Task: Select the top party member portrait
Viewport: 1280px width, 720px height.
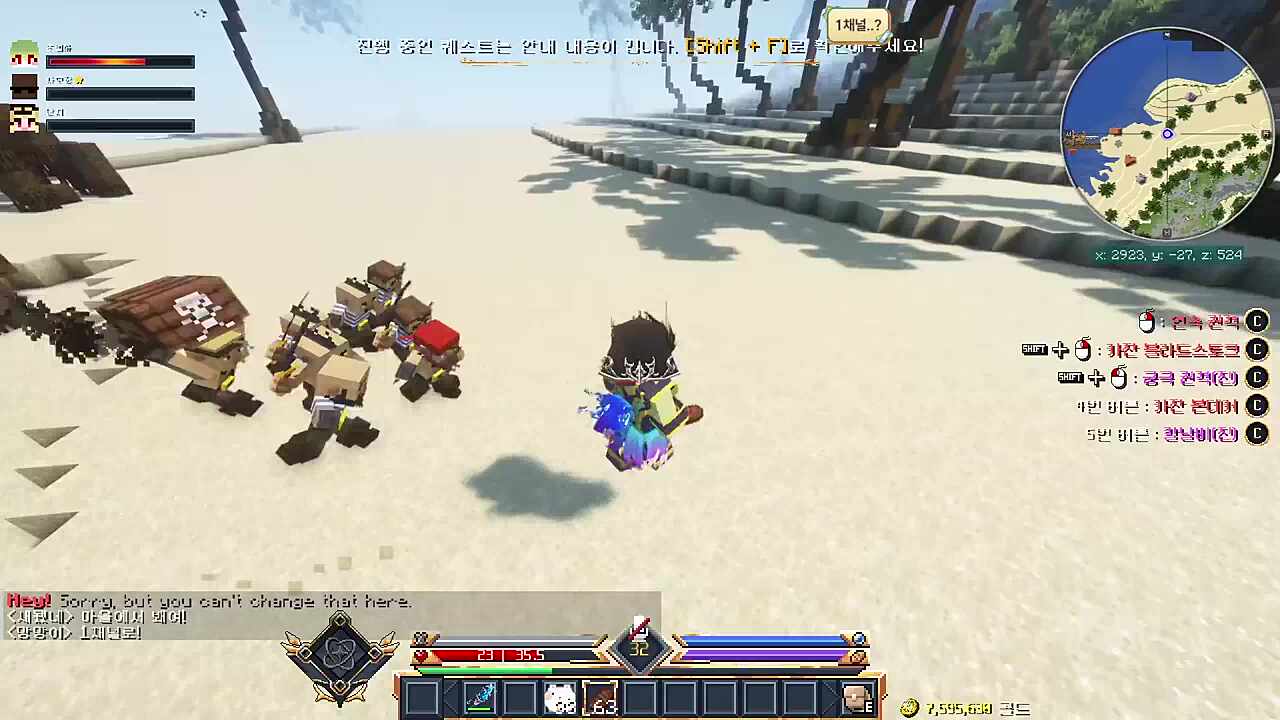Action: click(25, 55)
